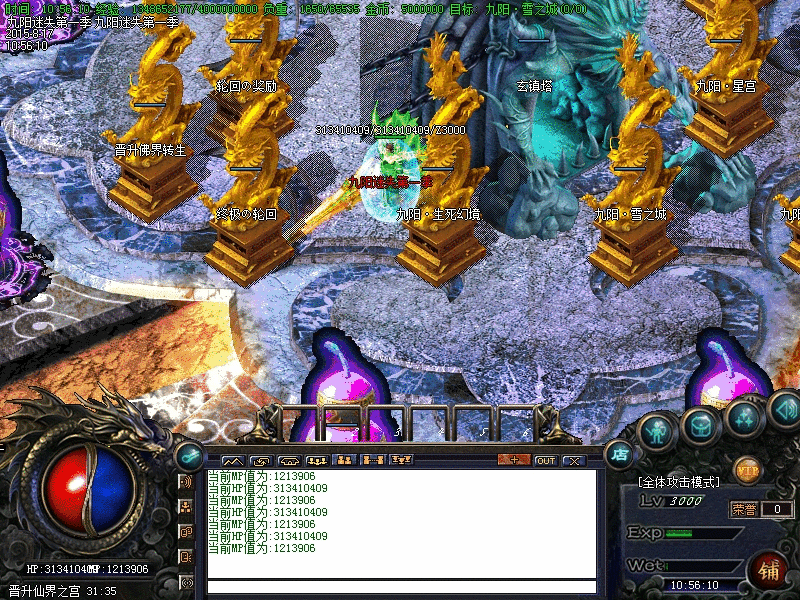800x600 pixels.
Task: Focus the chat text input field
Action: [400, 587]
